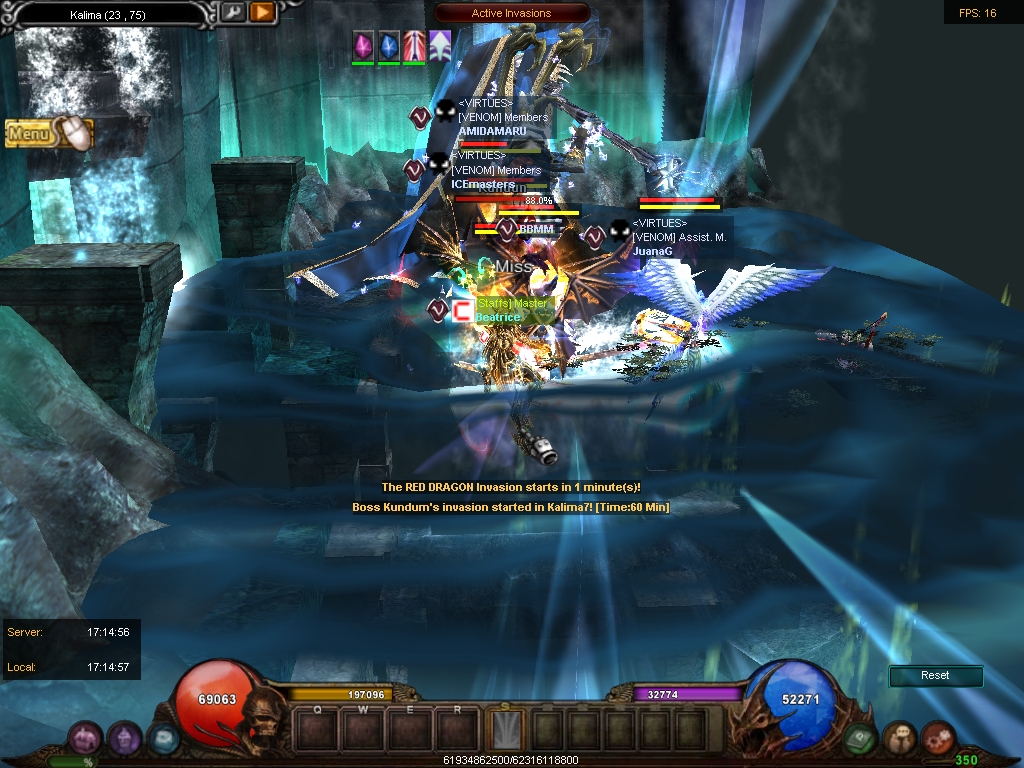Image resolution: width=1024 pixels, height=768 pixels.
Task: Open the Active Invasions panel
Action: [x=512, y=13]
